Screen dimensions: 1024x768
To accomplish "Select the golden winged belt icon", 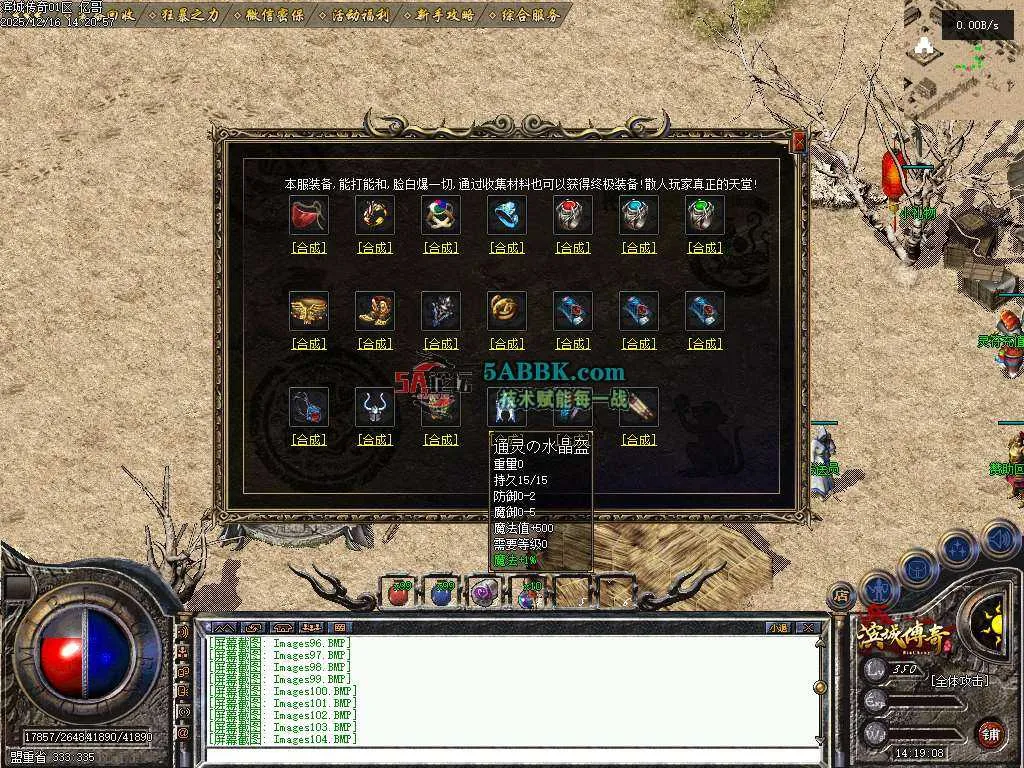I will [309, 311].
